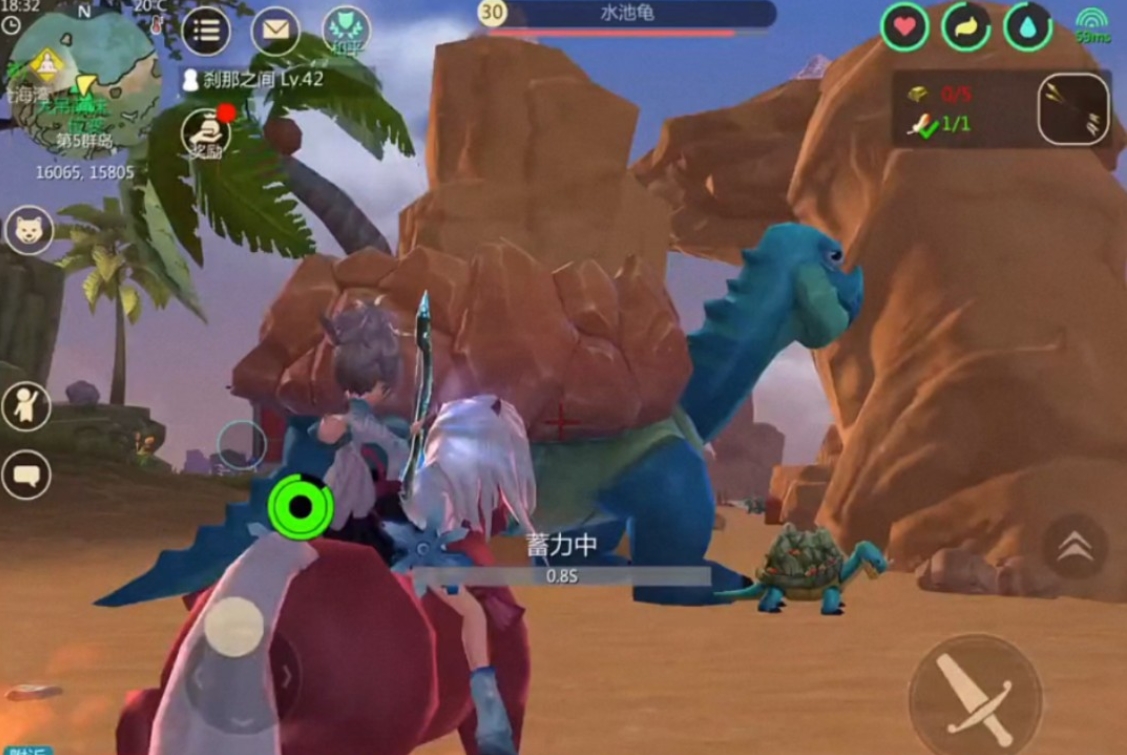Tap the green ring aim button

pos(300,507)
